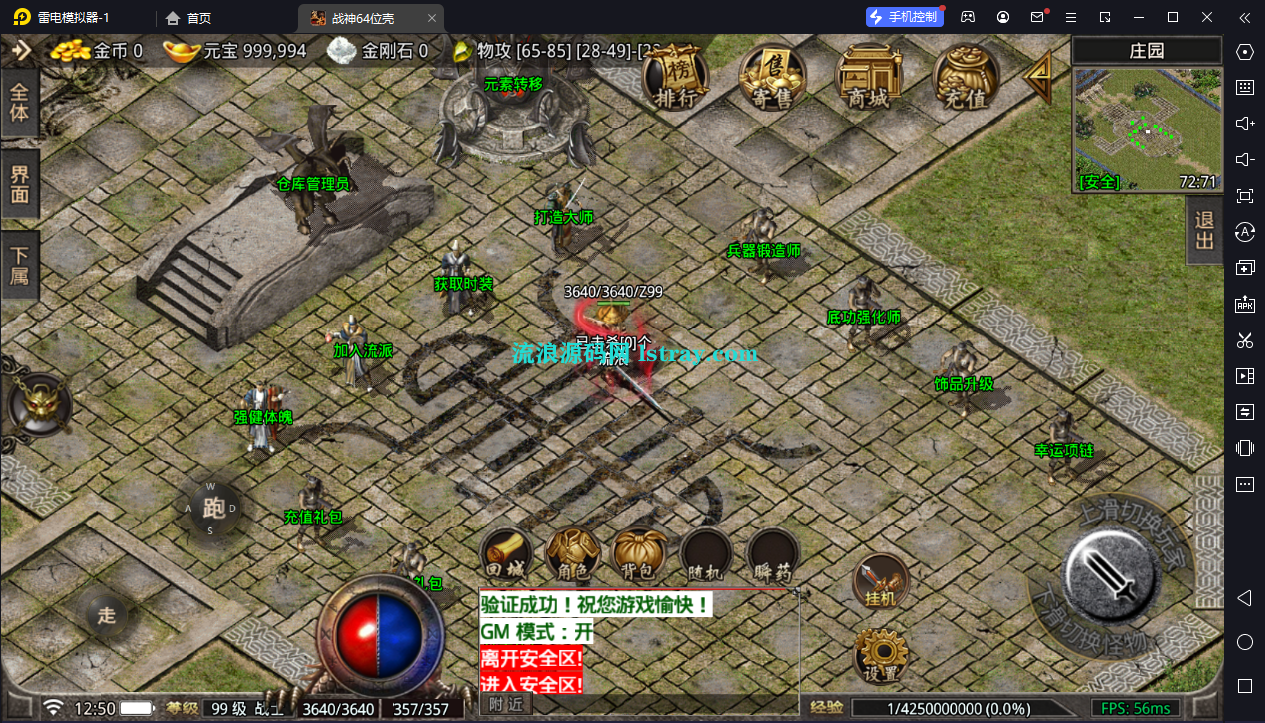This screenshot has width=1265, height=723.
Task: Open the 庄园 minimap
Action: tap(1147, 130)
